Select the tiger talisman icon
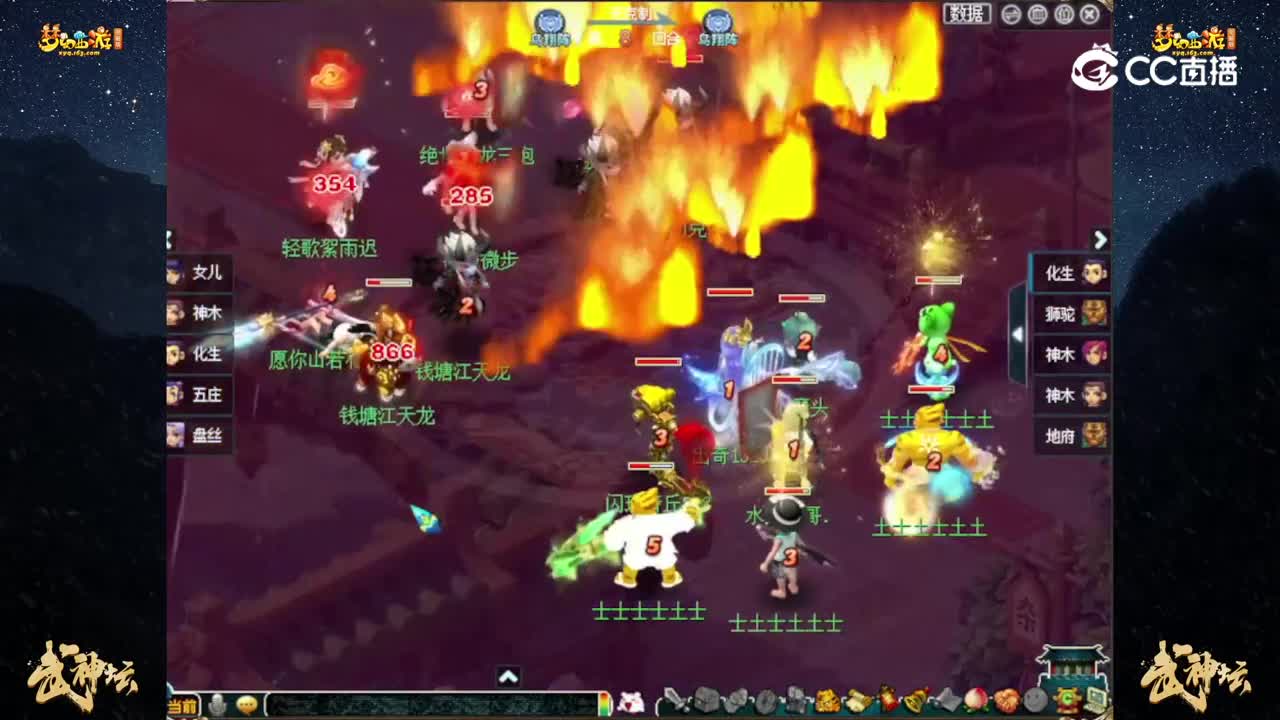Screen dimensions: 1280x720 click(x=827, y=702)
